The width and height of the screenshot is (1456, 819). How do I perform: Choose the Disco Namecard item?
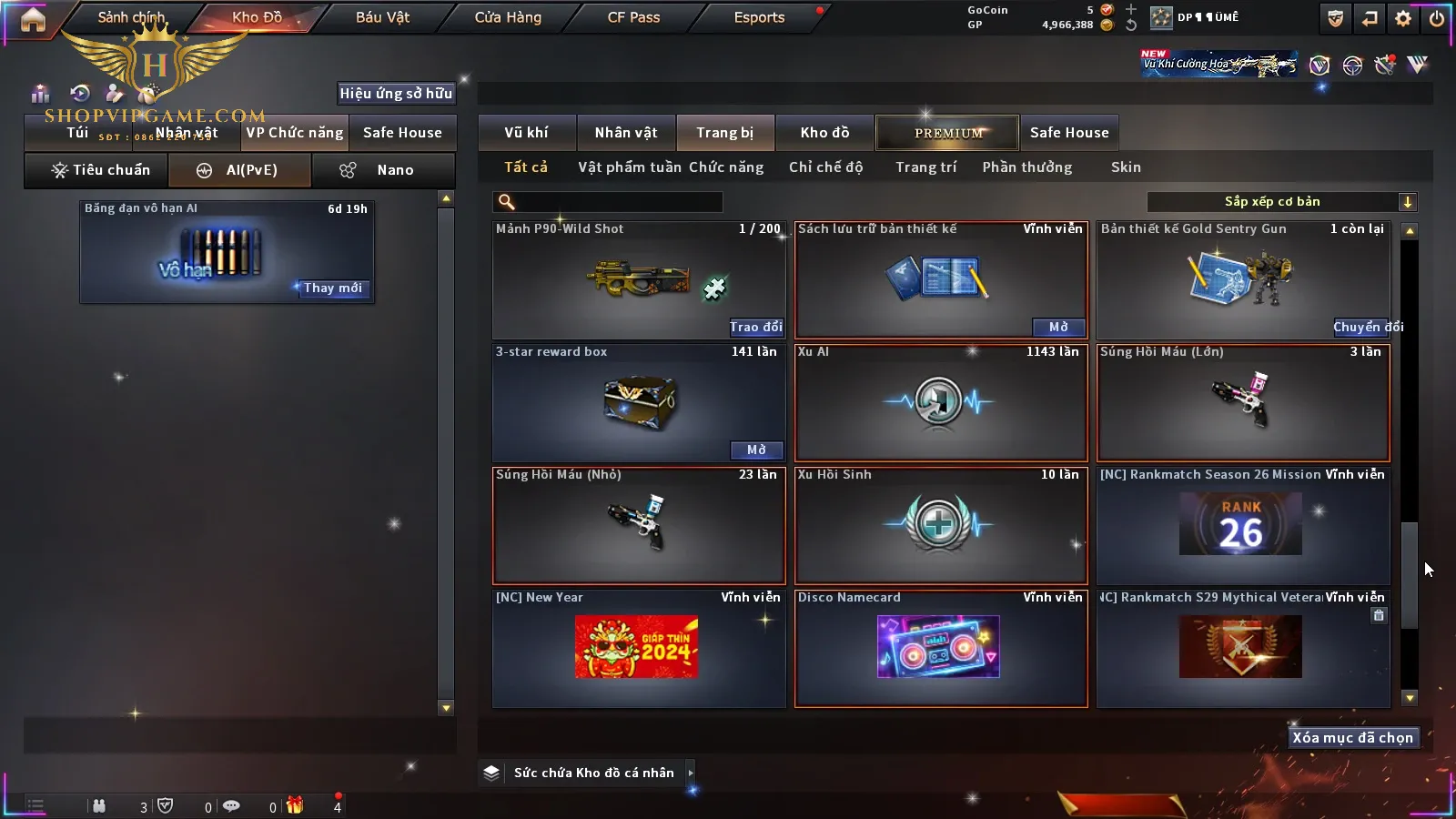941,648
